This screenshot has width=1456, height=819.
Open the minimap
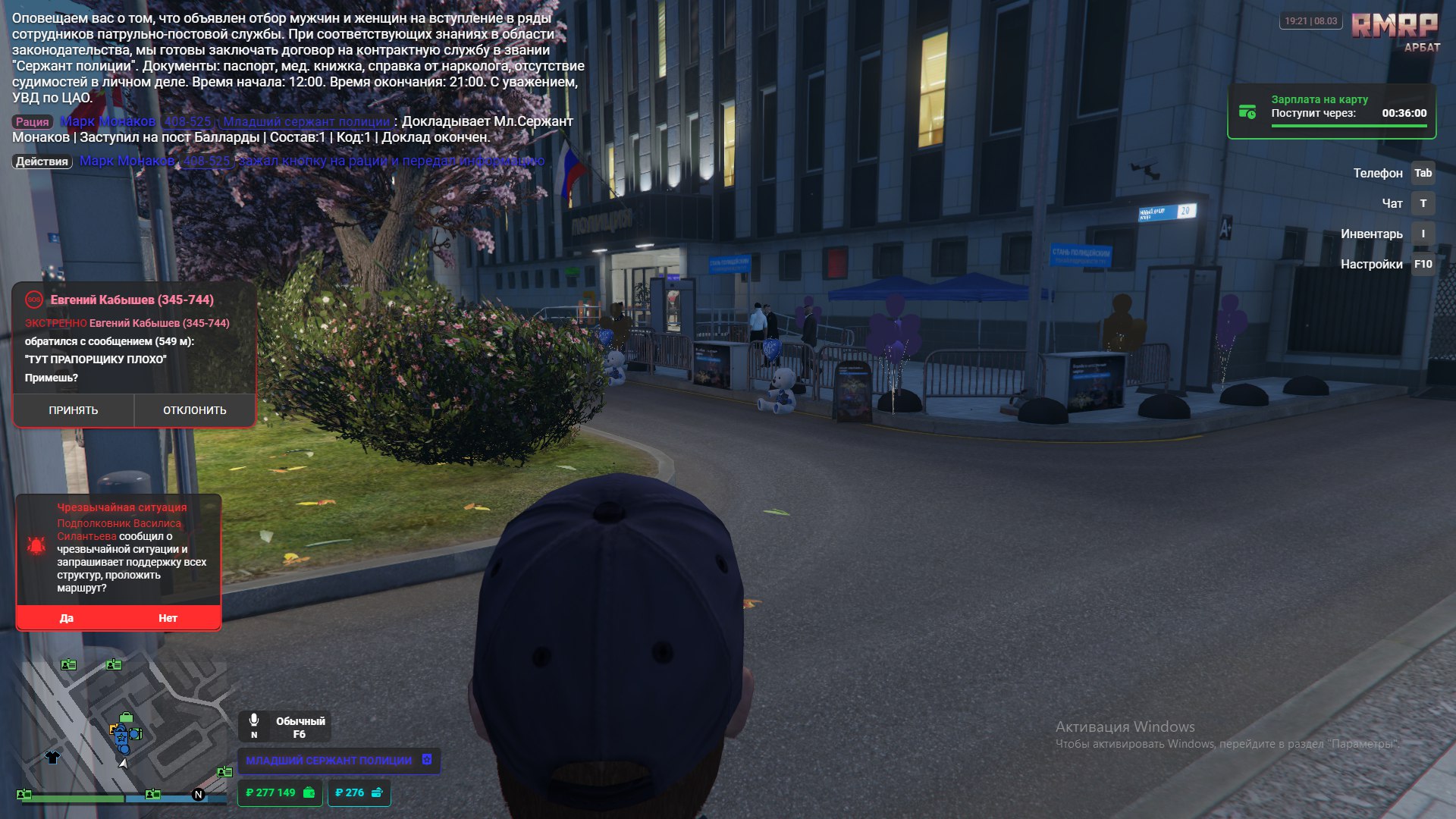coord(121,724)
